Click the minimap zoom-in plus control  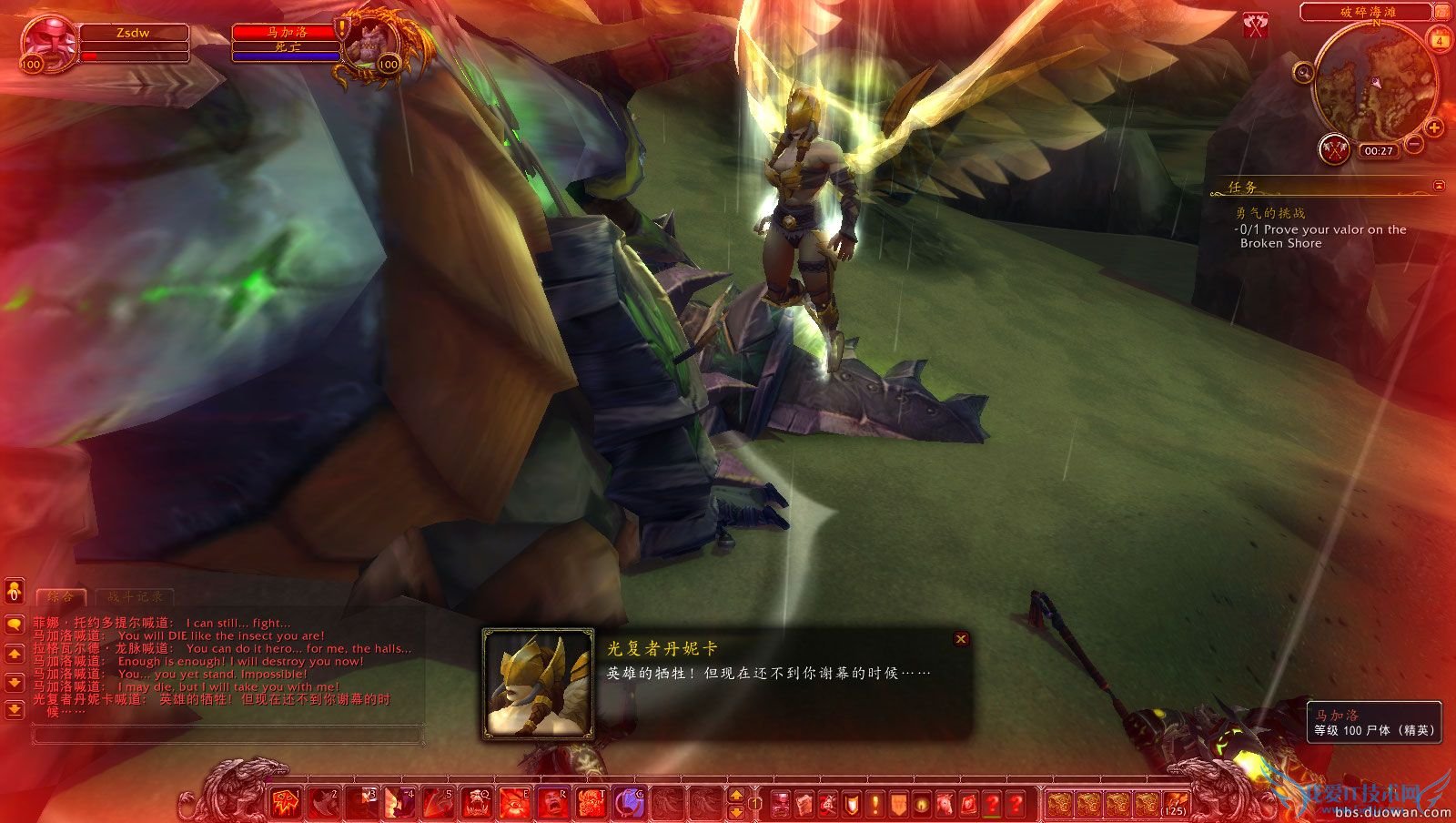1434,128
